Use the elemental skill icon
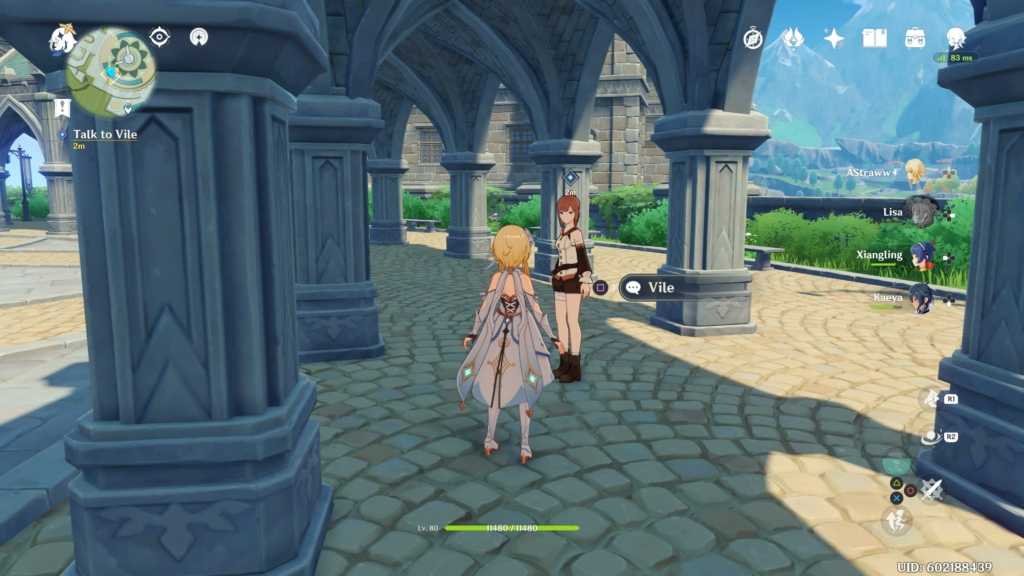This screenshot has width=1024, height=576. click(x=931, y=437)
